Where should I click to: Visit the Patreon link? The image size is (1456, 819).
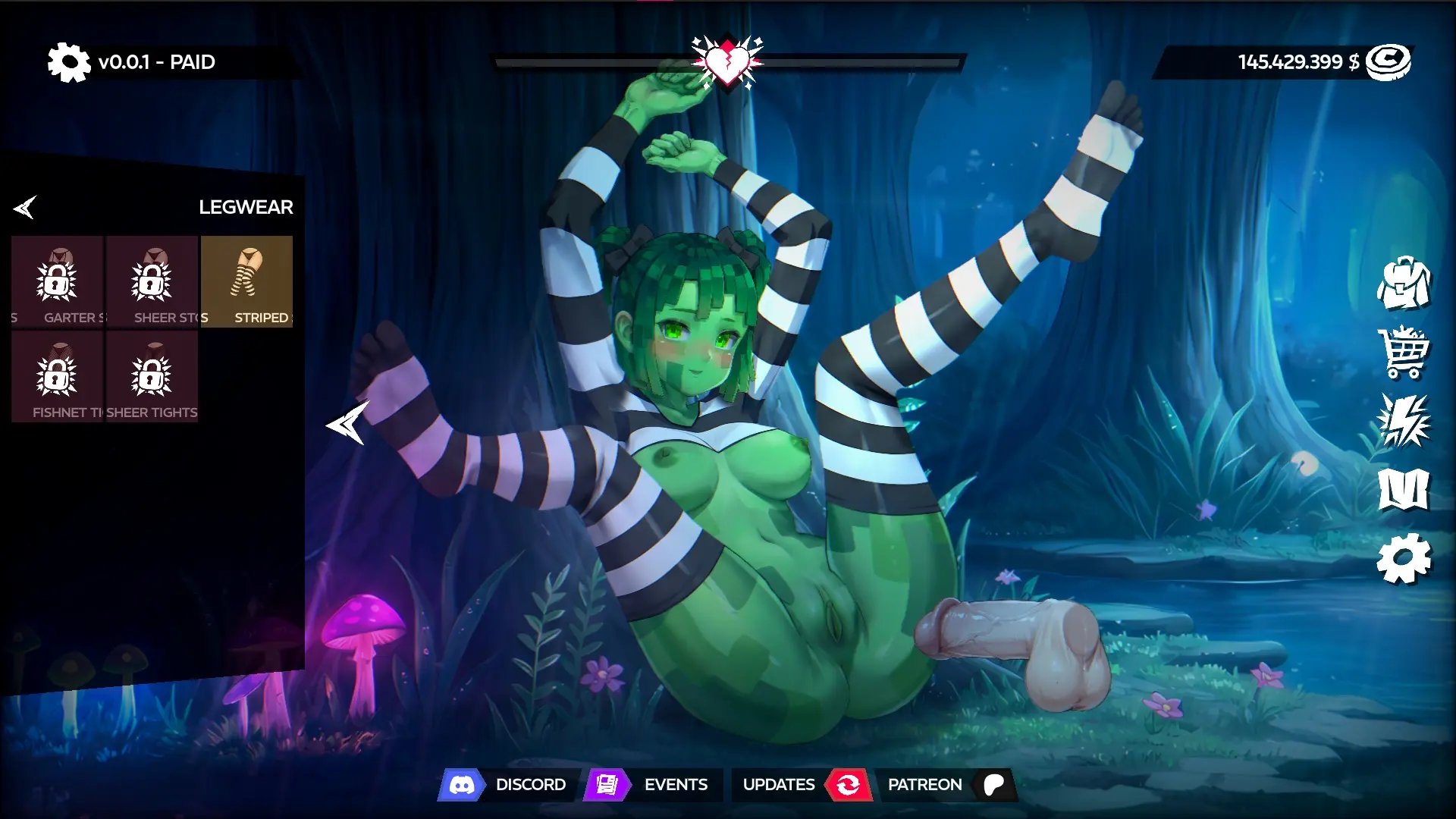click(x=944, y=785)
